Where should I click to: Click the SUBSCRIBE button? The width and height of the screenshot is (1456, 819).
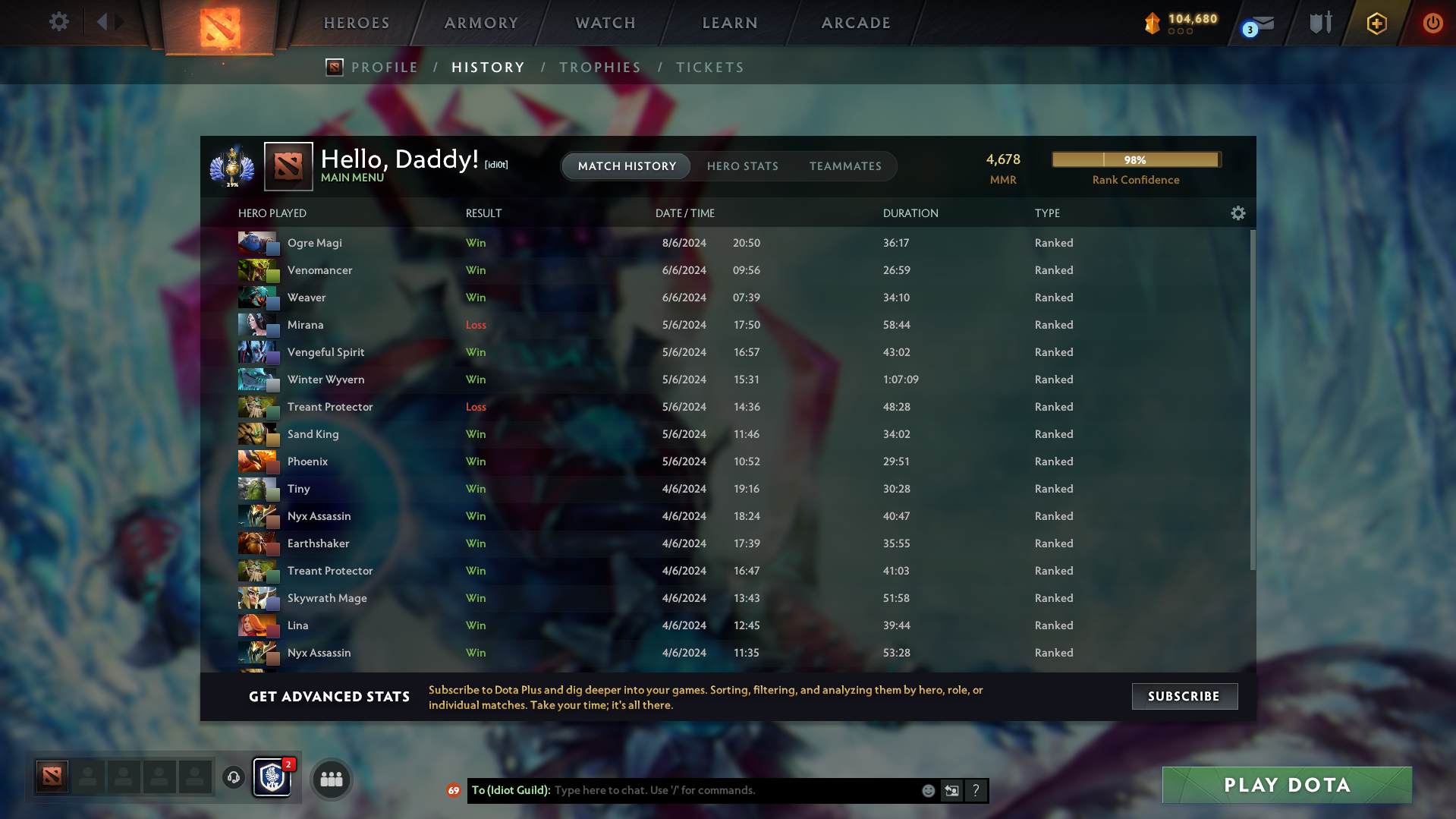[1184, 696]
